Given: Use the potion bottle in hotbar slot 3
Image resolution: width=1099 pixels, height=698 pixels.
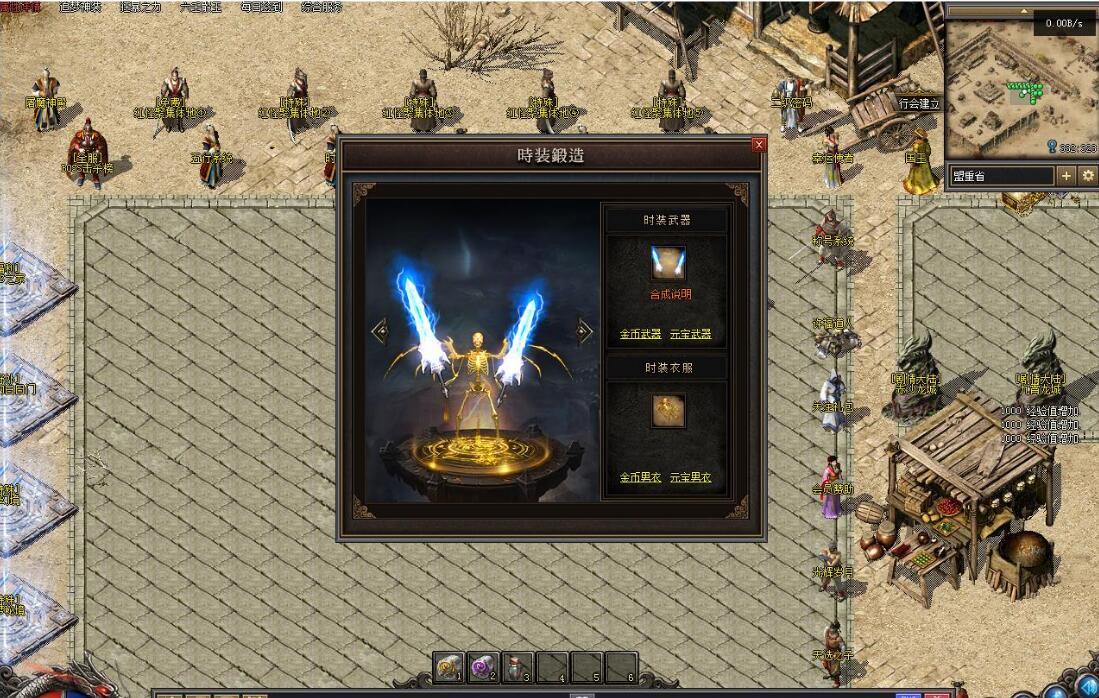Looking at the screenshot, I should 518,666.
